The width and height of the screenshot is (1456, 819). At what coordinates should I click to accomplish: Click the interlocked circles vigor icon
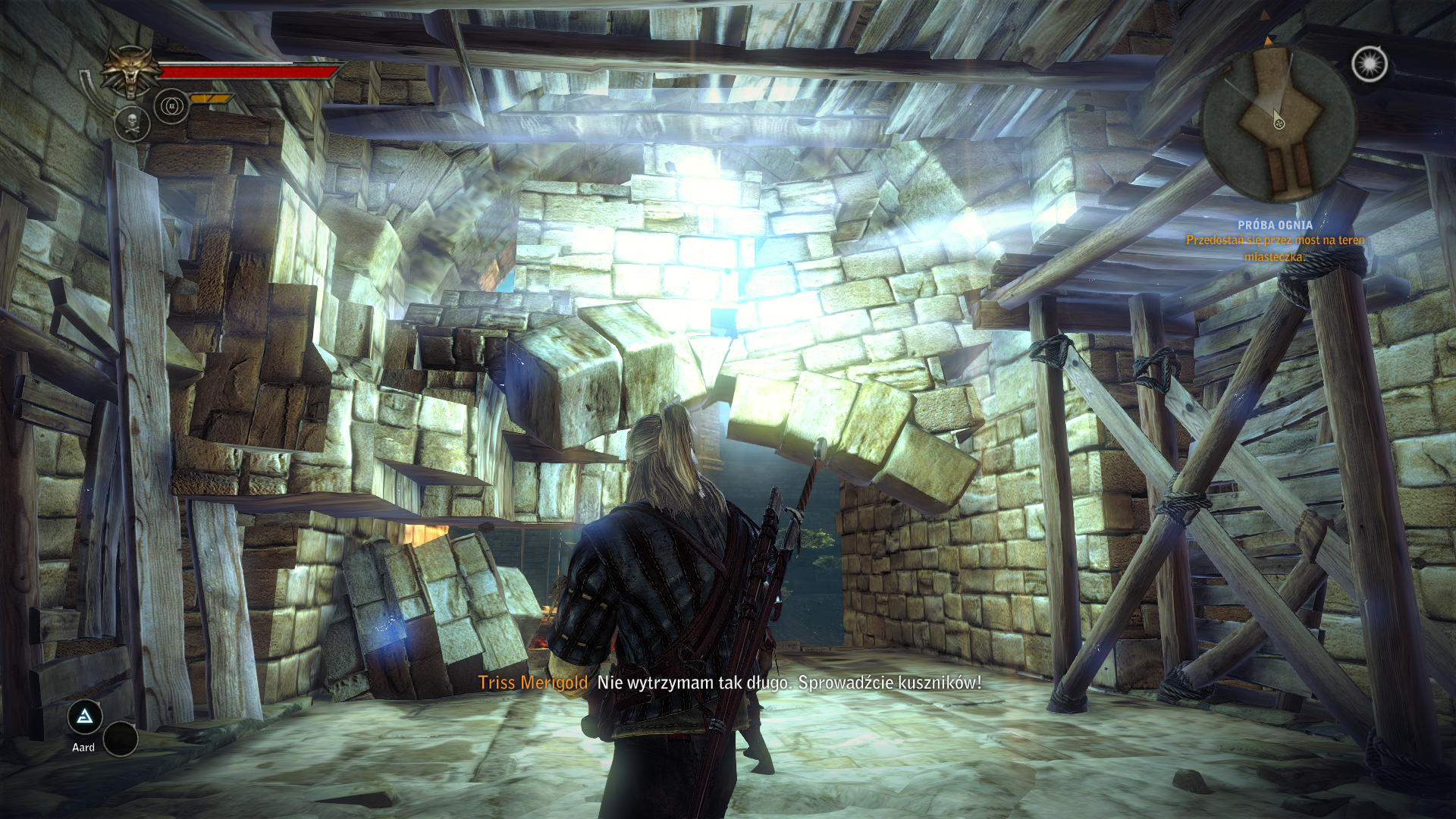click(171, 106)
